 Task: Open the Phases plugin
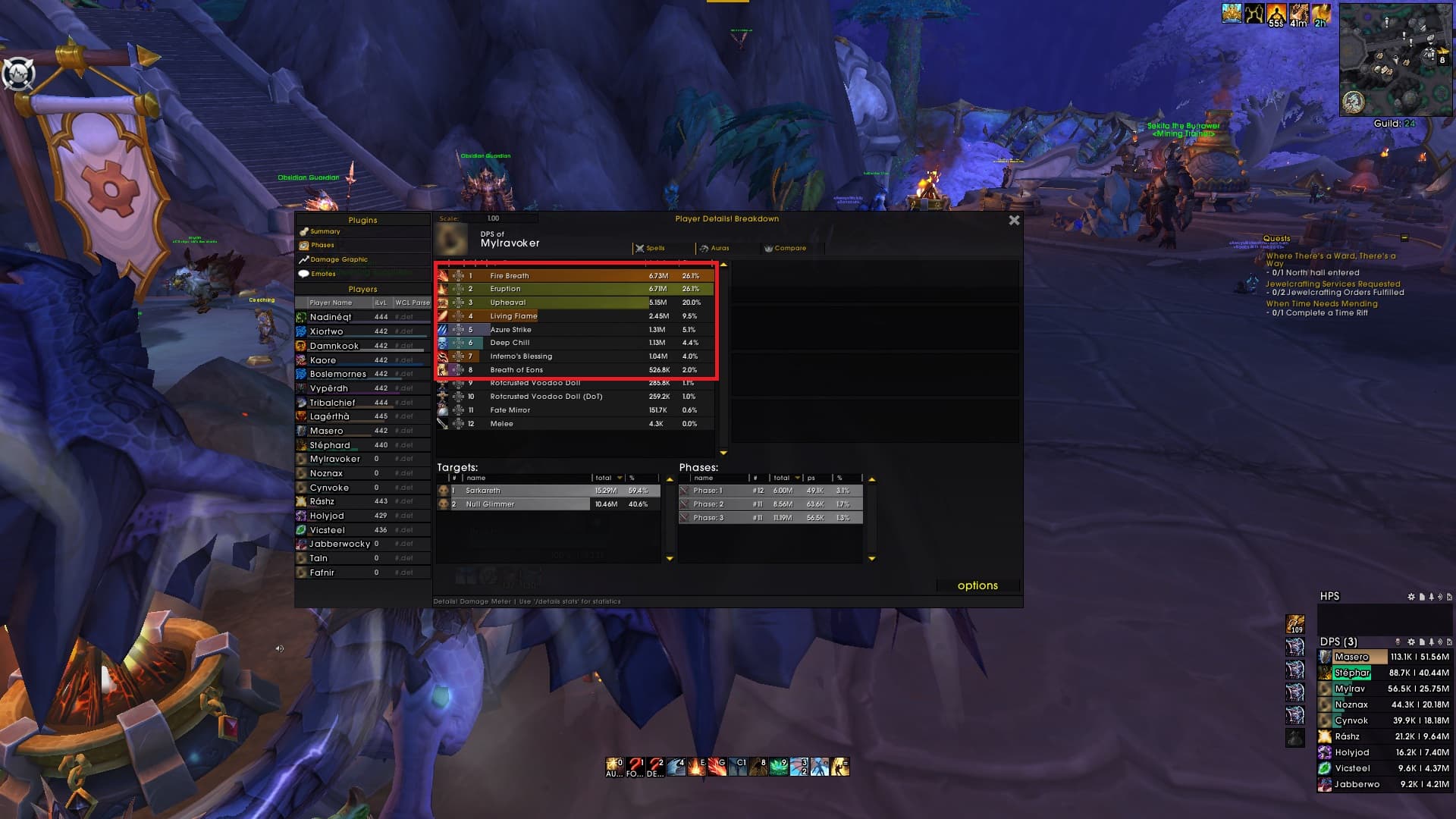[x=323, y=245]
